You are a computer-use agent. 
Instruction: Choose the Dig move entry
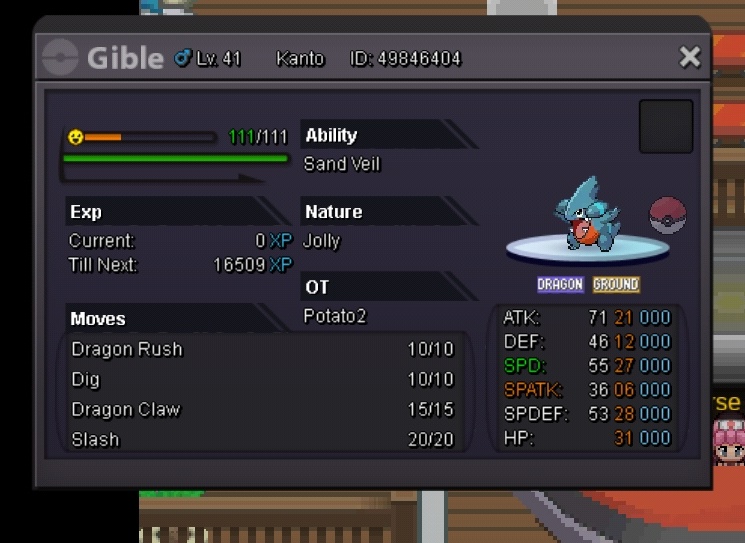pos(262,379)
